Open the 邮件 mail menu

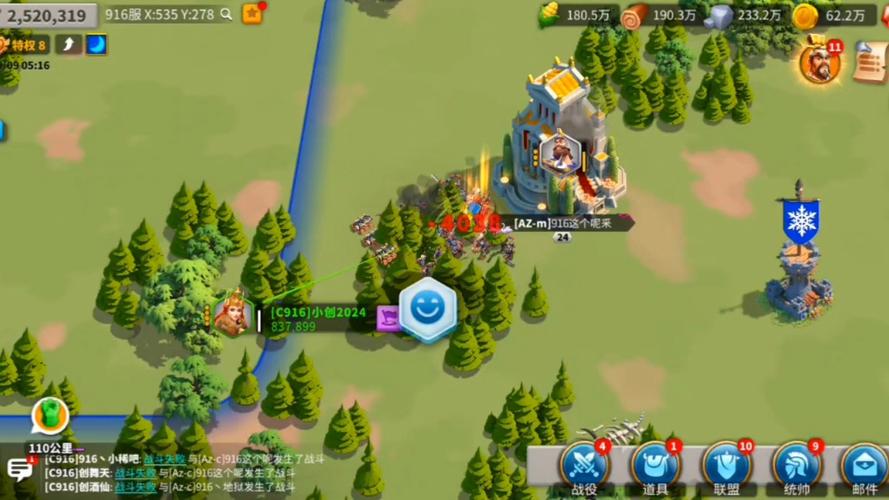[864, 467]
